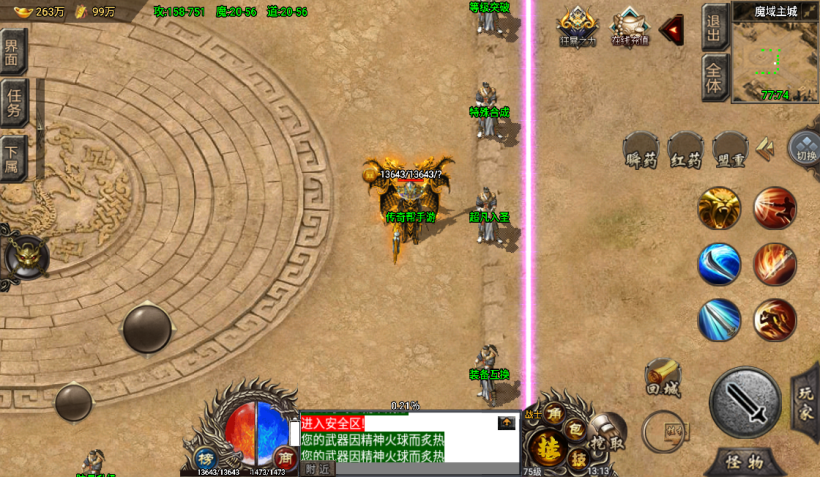
Task: Select the 下属 side tab
Action: 12,156
